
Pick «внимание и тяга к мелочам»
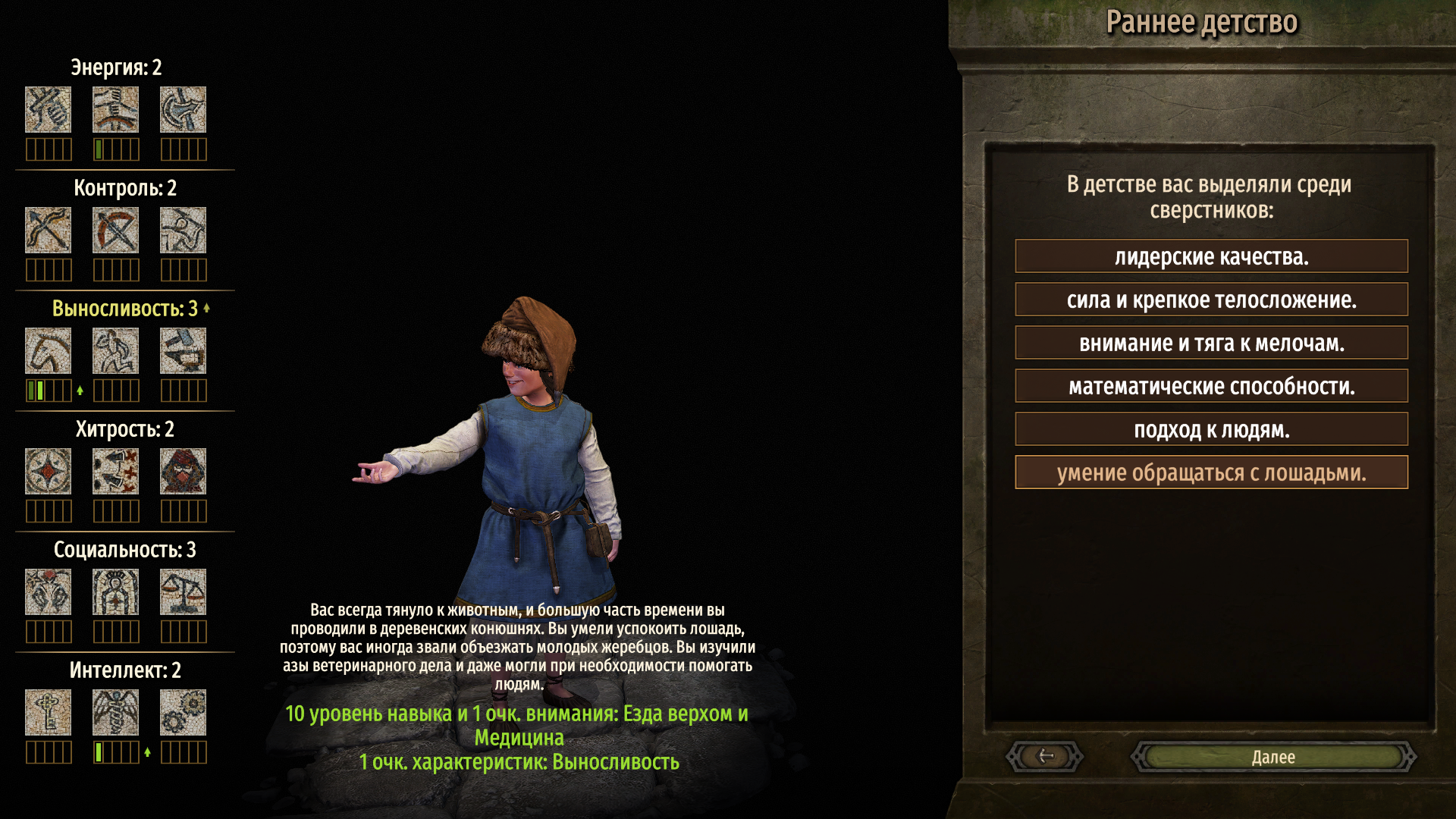point(1211,344)
